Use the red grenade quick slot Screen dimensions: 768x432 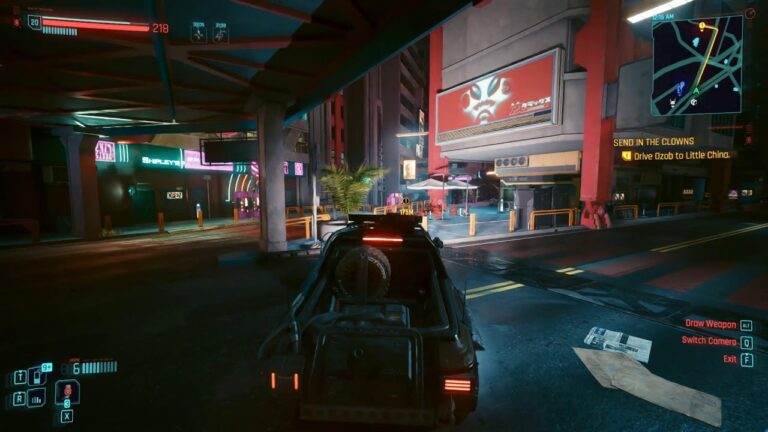point(67,391)
